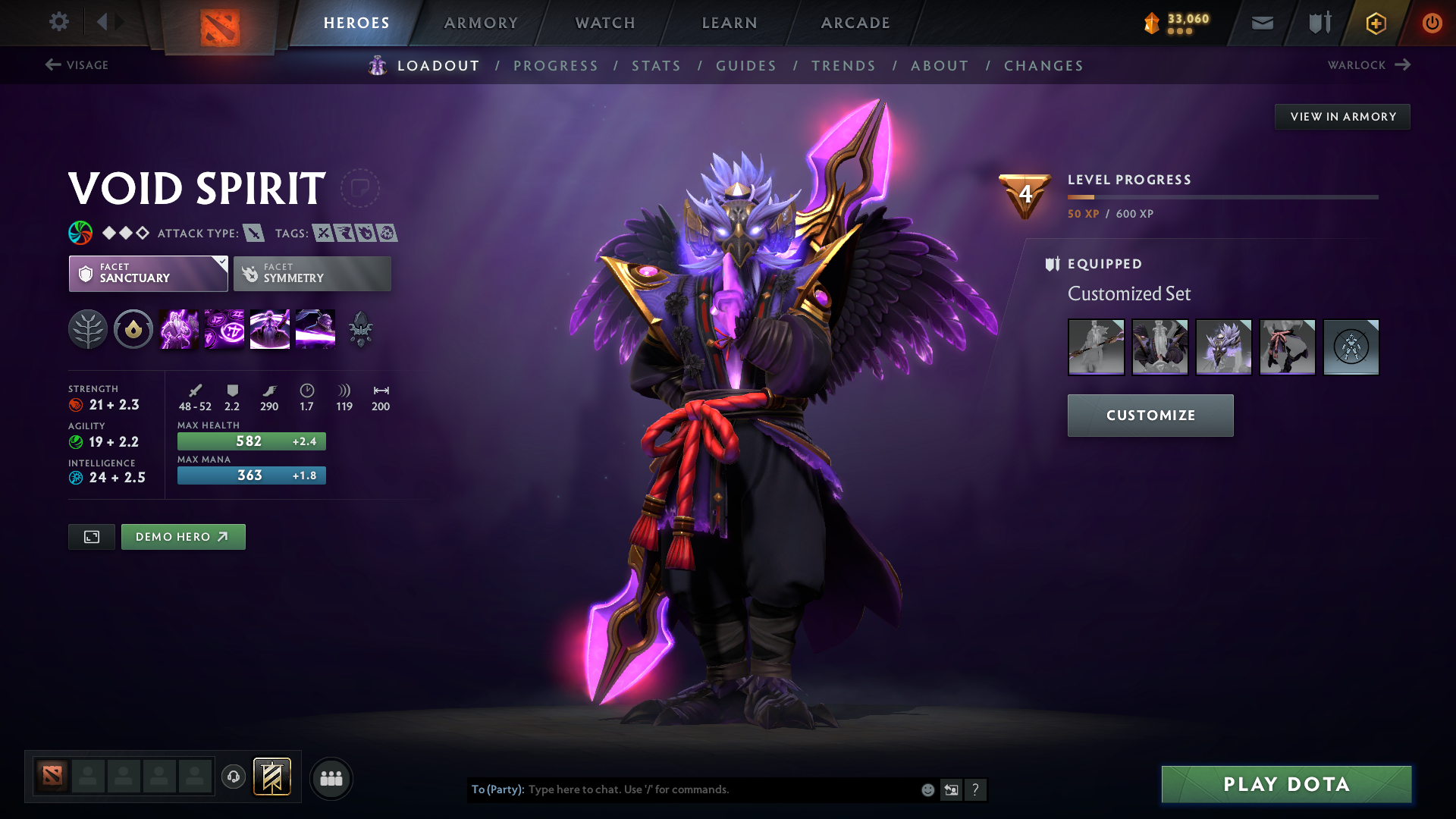
Task: Click the CUSTOMIZE button
Action: click(1150, 415)
